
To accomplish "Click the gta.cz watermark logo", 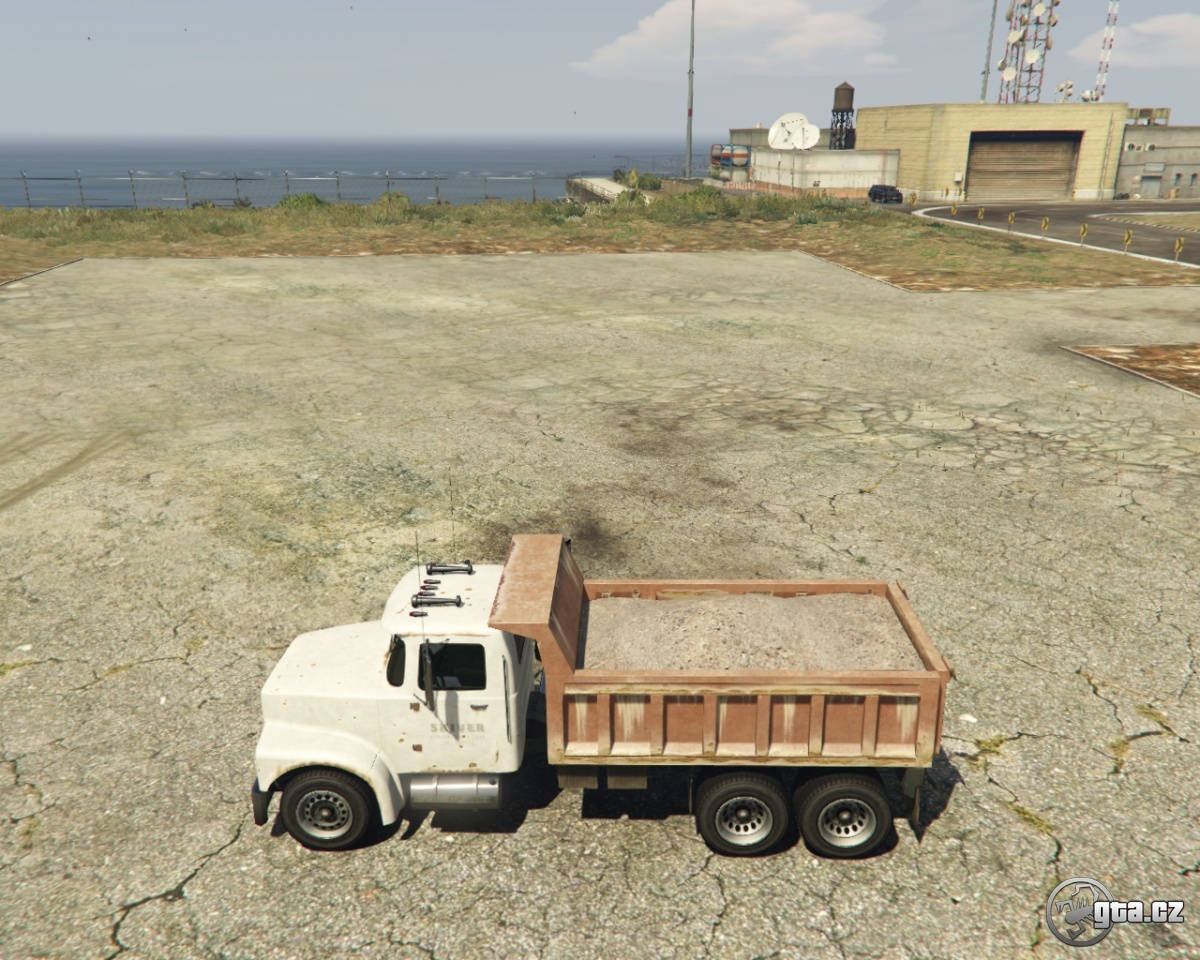I will click(x=1114, y=911).
